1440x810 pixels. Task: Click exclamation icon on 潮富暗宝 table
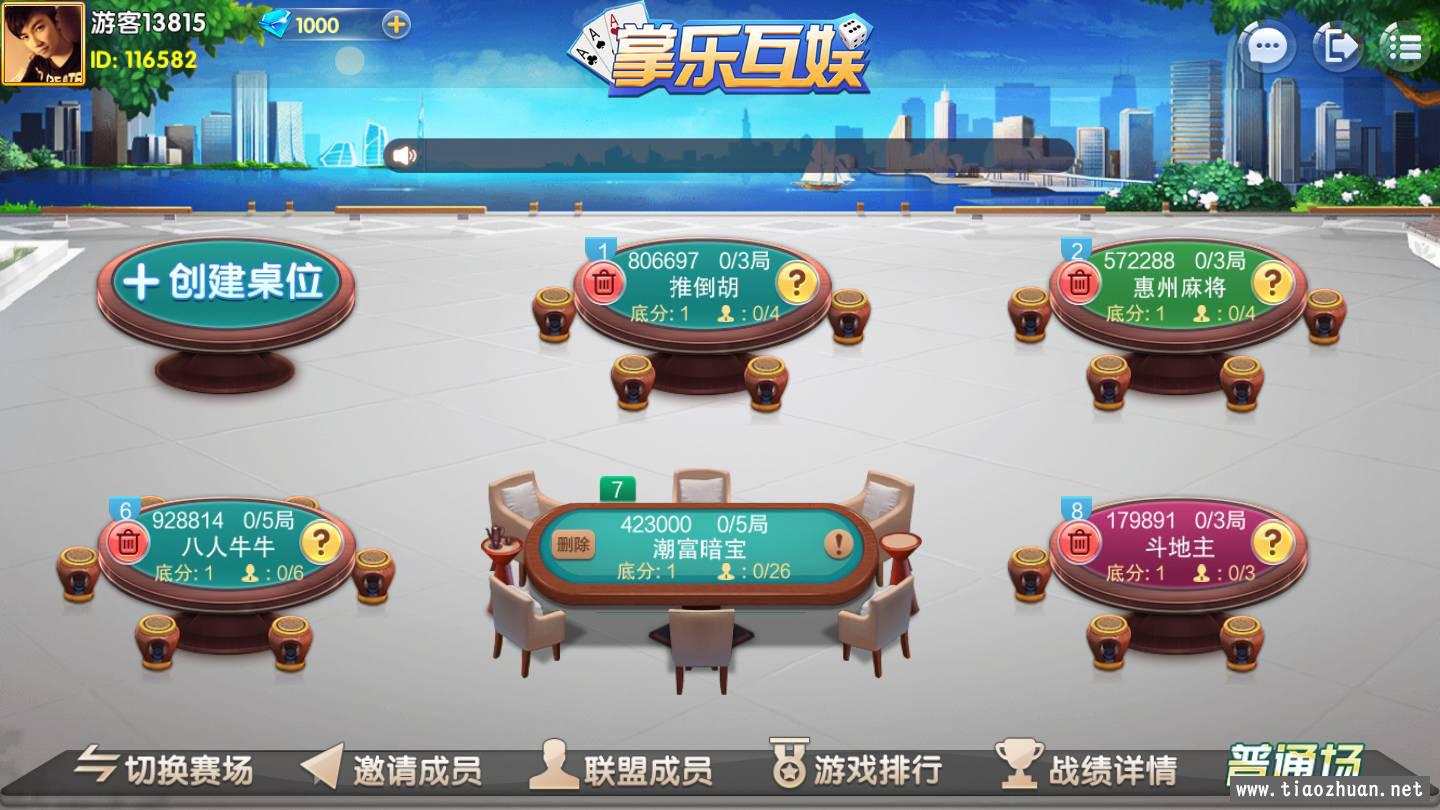[838, 545]
